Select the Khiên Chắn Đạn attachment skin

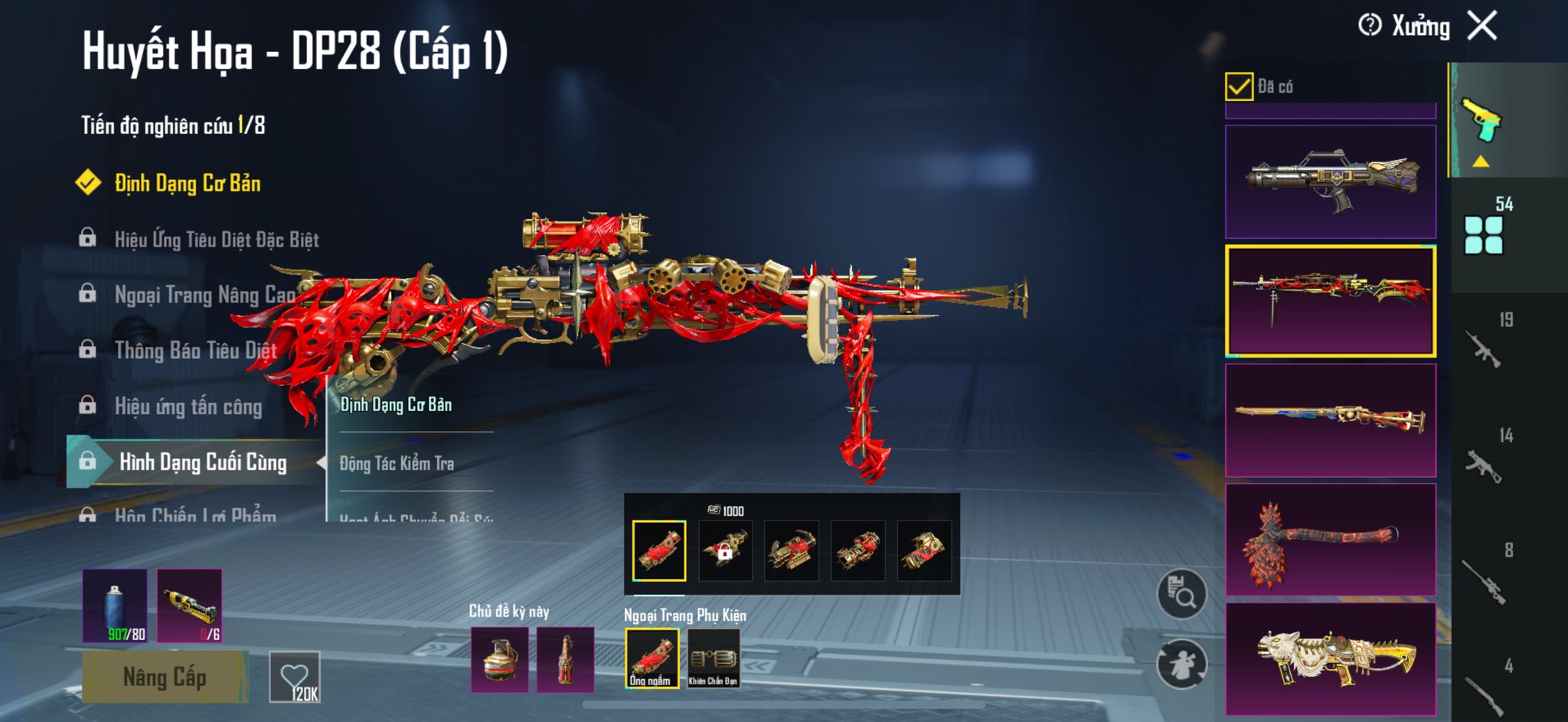point(713,658)
